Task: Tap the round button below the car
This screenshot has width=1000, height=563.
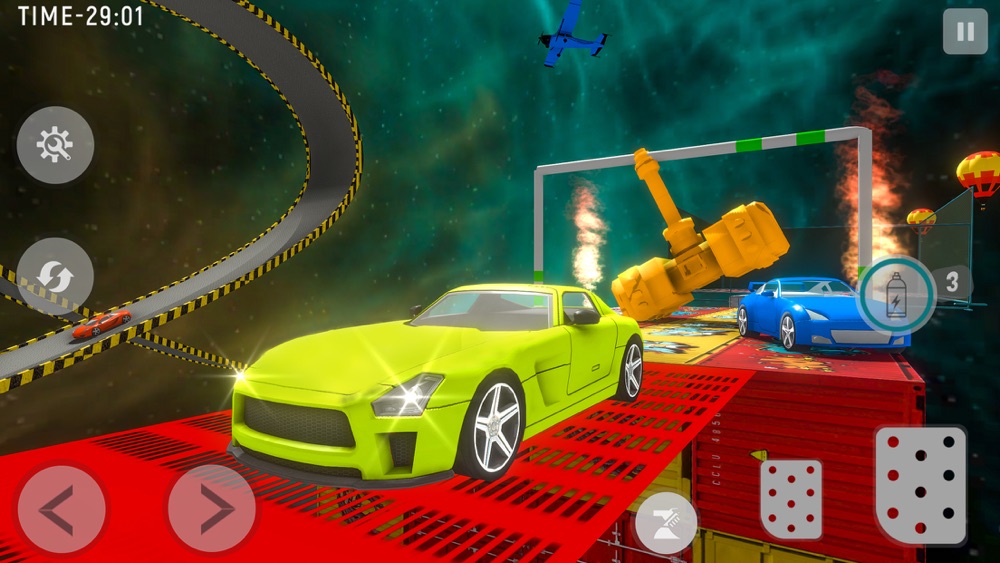Action: 666,522
